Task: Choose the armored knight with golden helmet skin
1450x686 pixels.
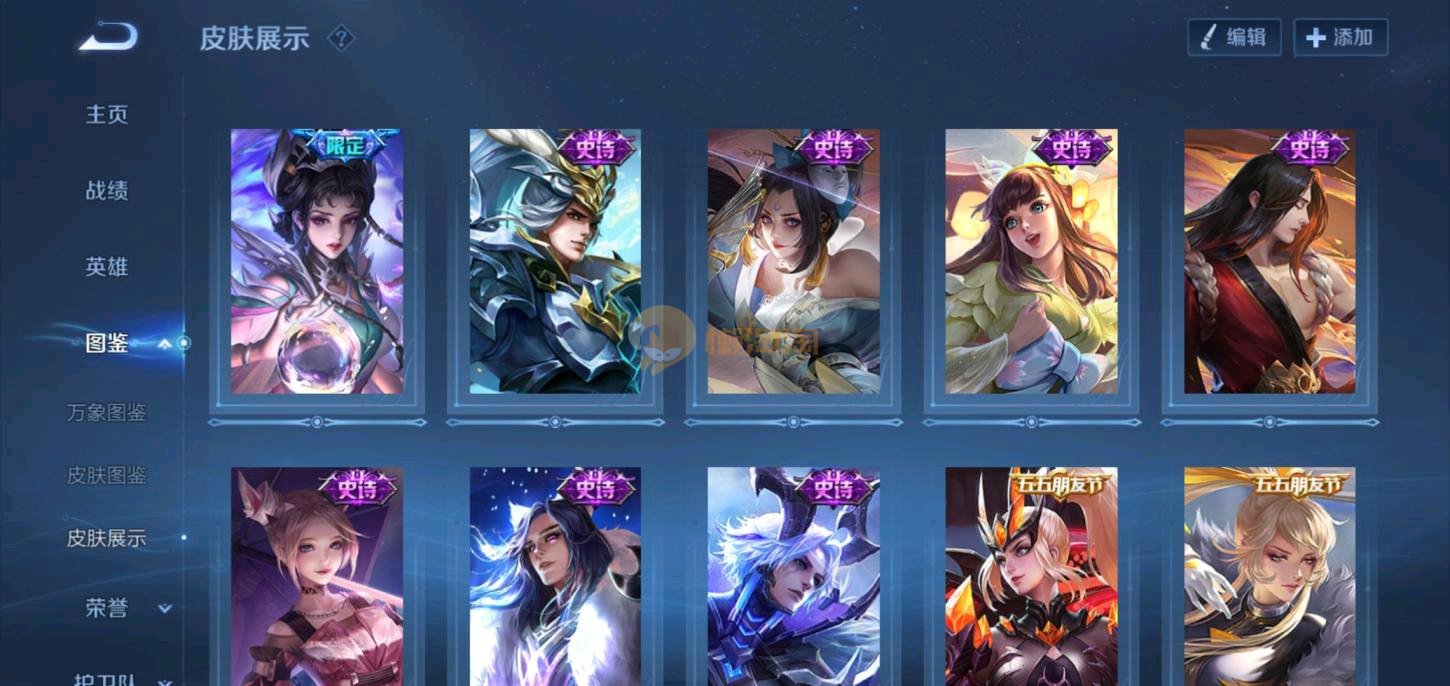Action: [x=555, y=262]
